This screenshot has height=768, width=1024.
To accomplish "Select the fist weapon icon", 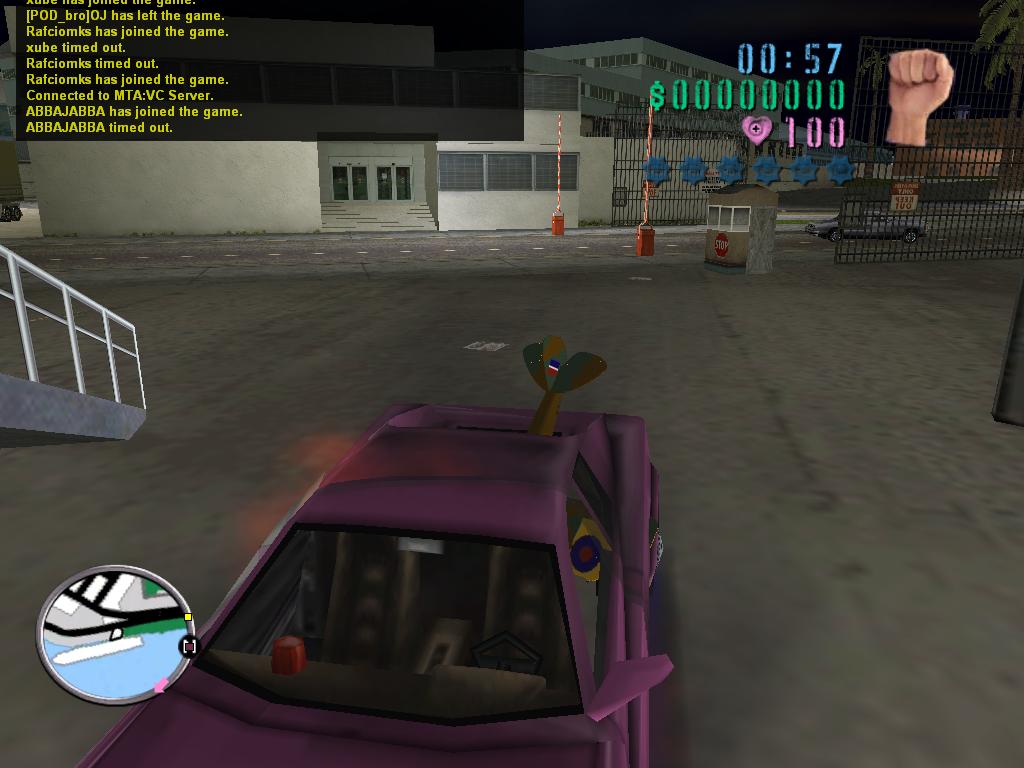I will tap(919, 95).
